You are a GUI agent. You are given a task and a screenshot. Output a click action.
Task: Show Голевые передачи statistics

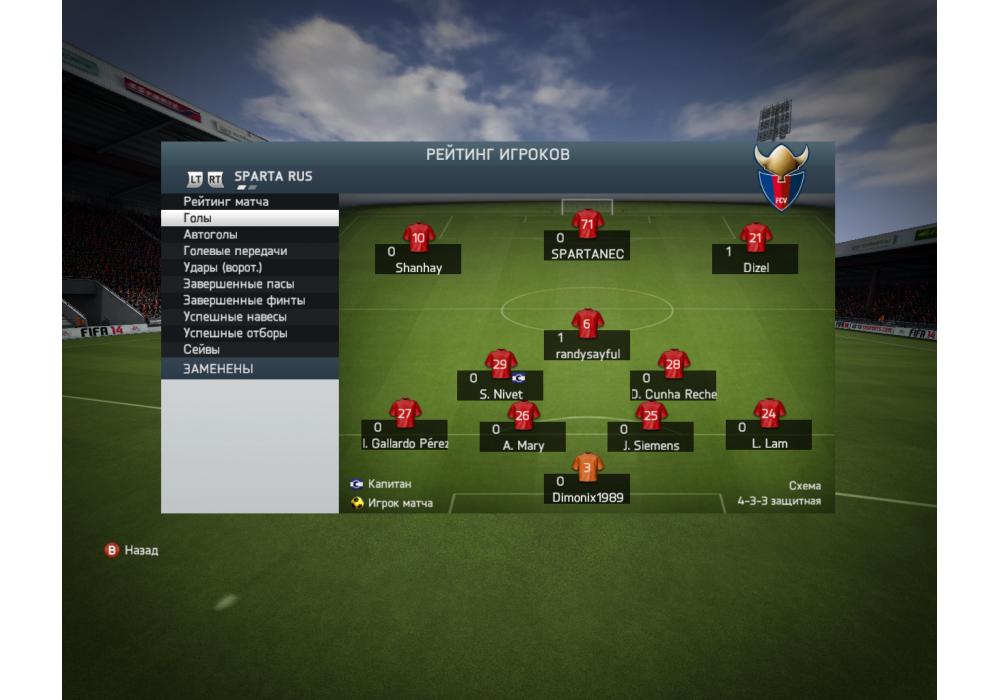[250, 251]
